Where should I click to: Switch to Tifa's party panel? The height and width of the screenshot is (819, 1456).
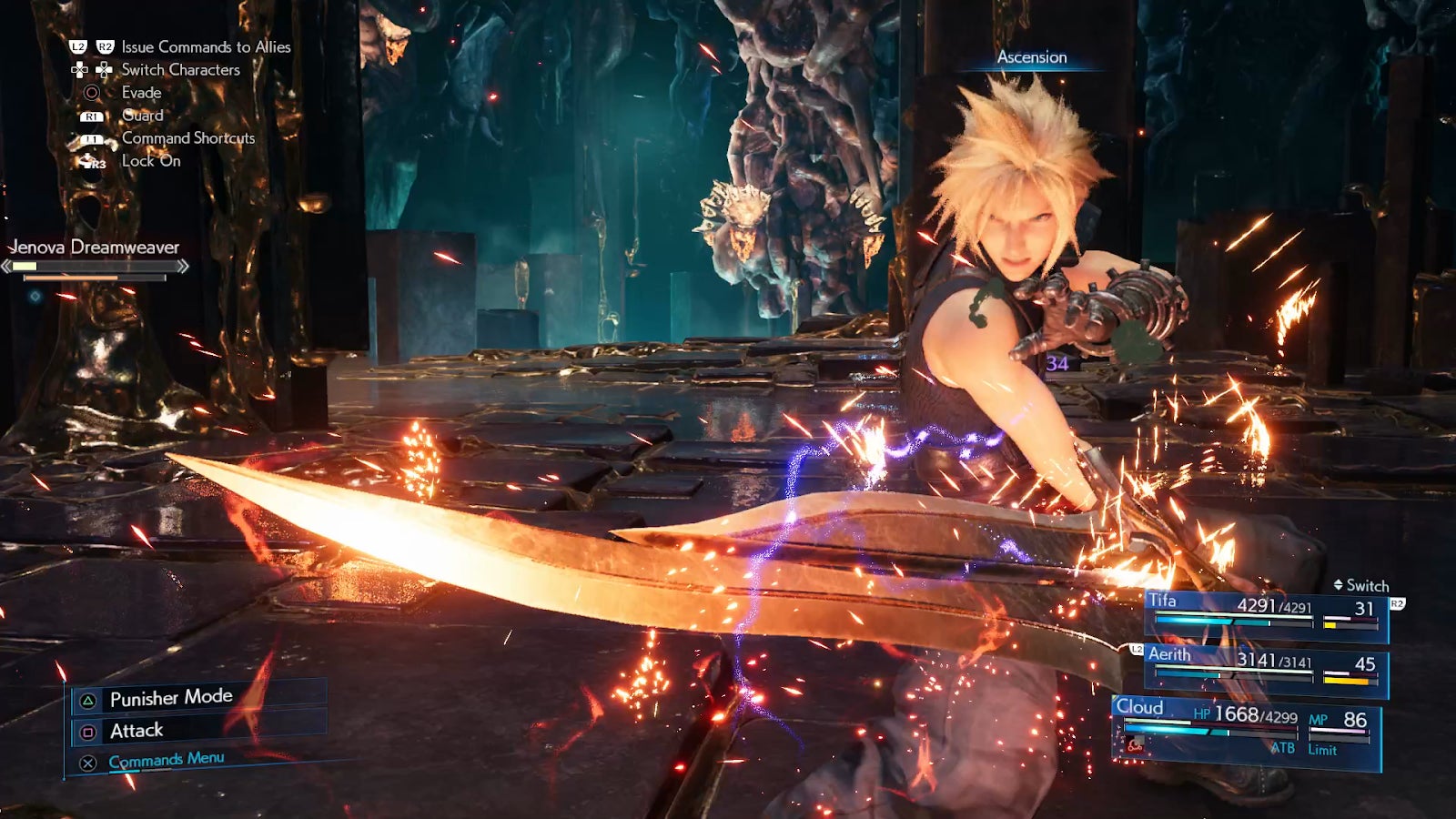(1265, 614)
